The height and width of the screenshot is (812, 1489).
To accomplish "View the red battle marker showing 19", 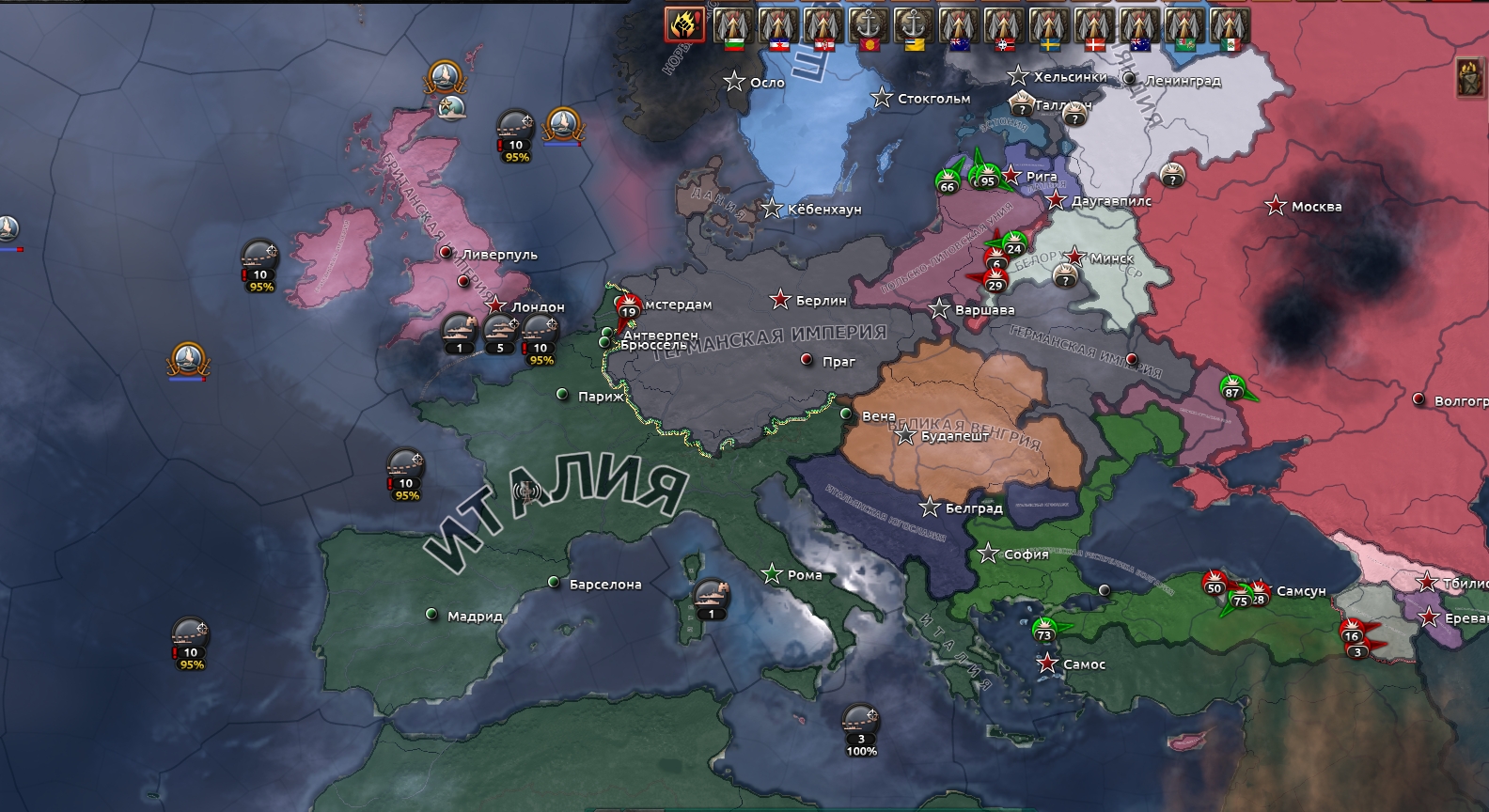I will click(x=628, y=306).
